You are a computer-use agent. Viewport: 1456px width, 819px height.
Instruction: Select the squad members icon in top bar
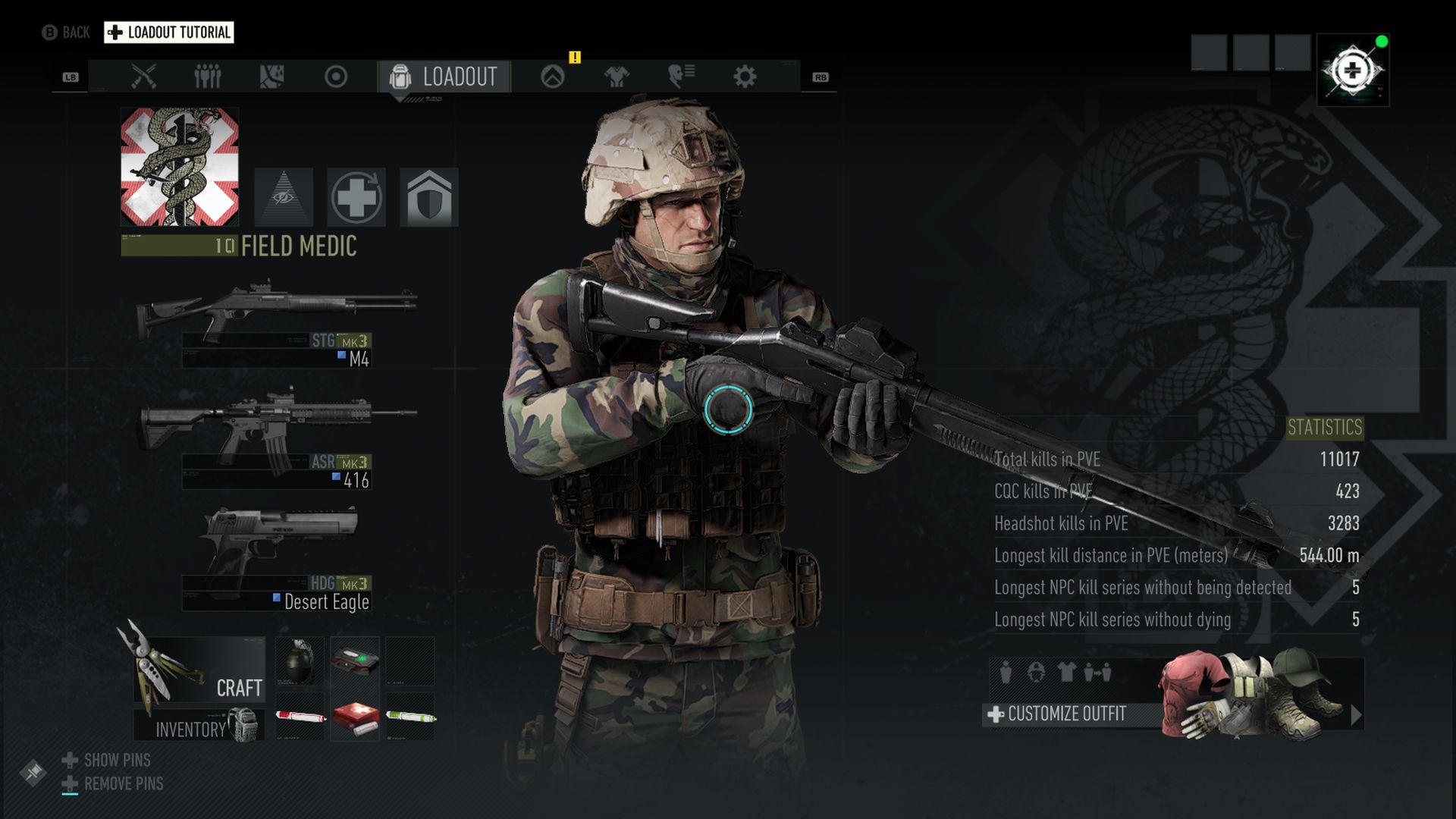pos(209,75)
